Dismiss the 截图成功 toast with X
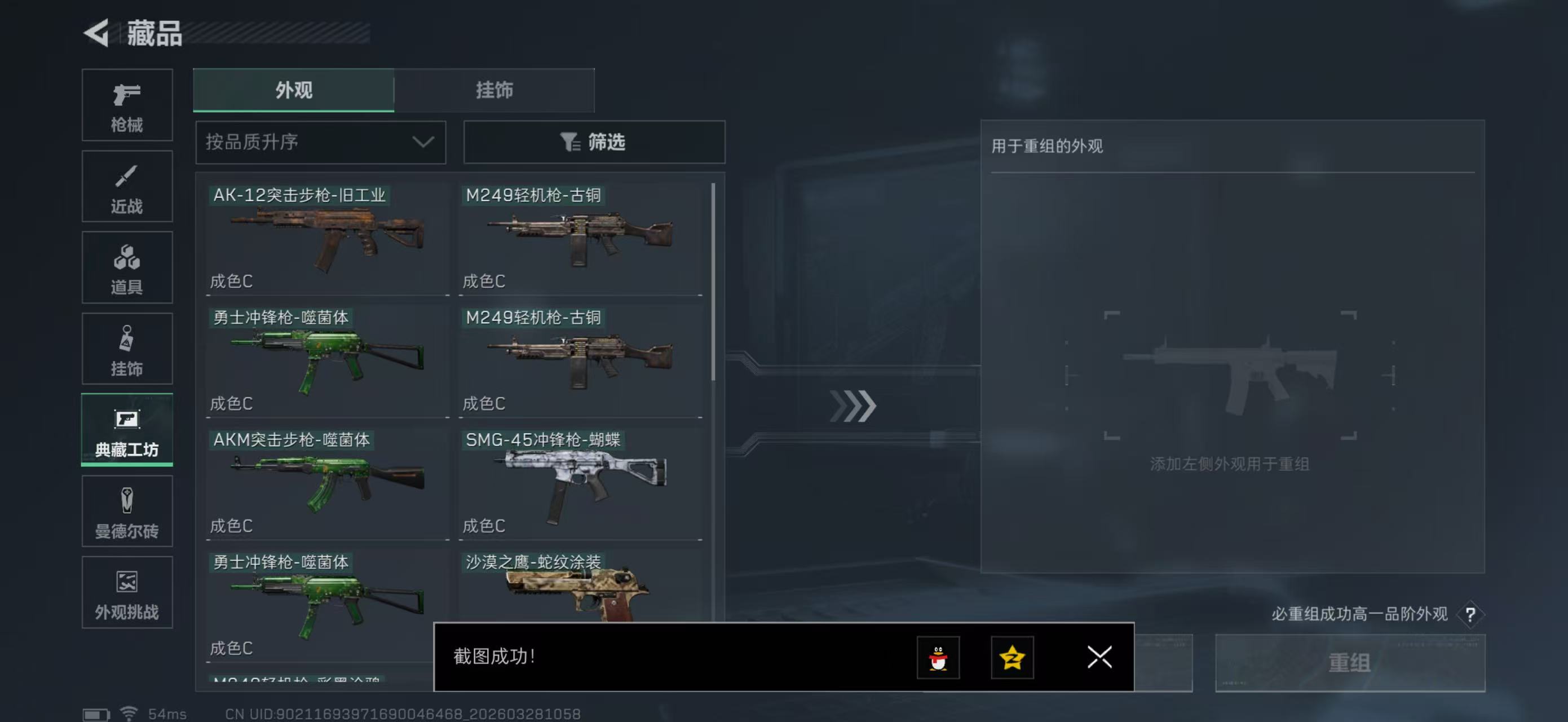 click(x=1099, y=658)
